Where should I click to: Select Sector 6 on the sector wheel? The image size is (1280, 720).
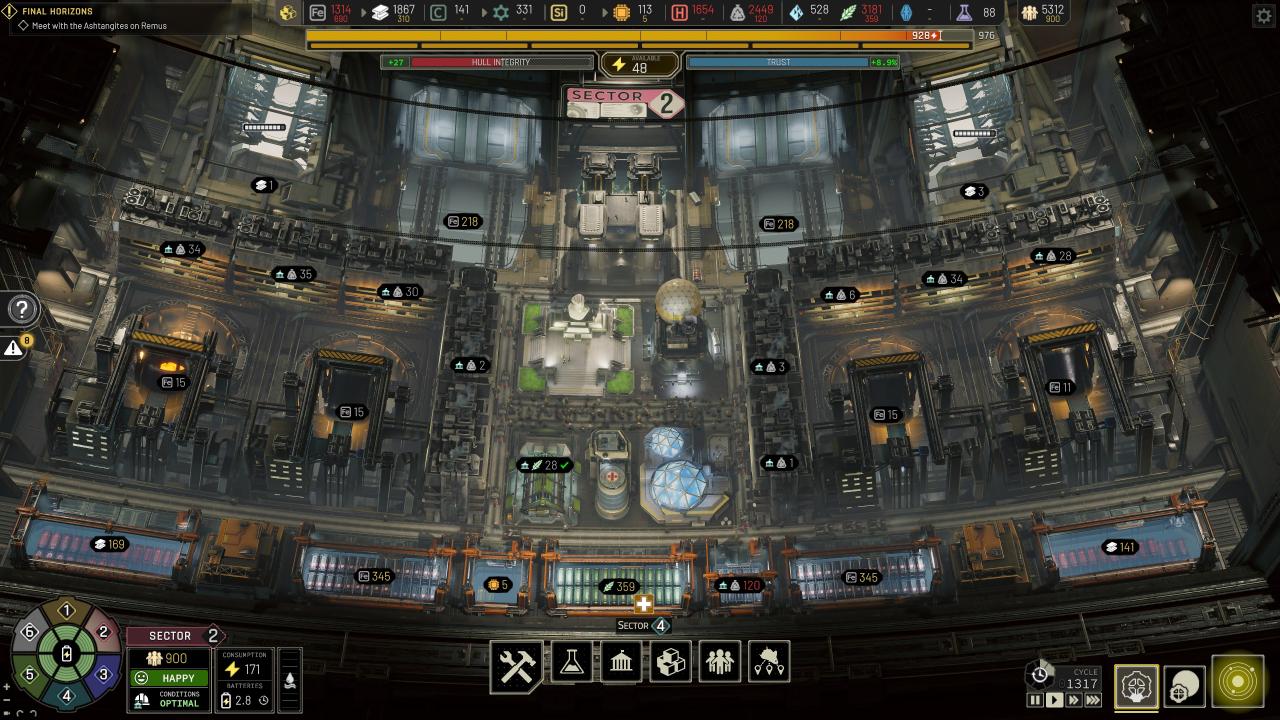[x=30, y=632]
